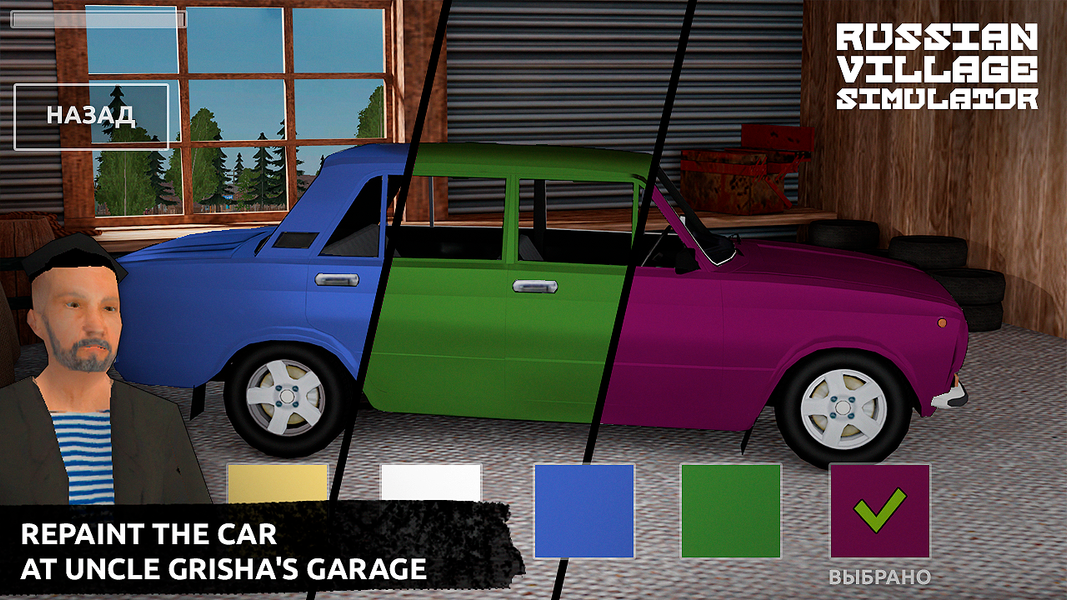Select the blue paint color
This screenshot has height=600, width=1067.
pyautogui.click(x=584, y=510)
